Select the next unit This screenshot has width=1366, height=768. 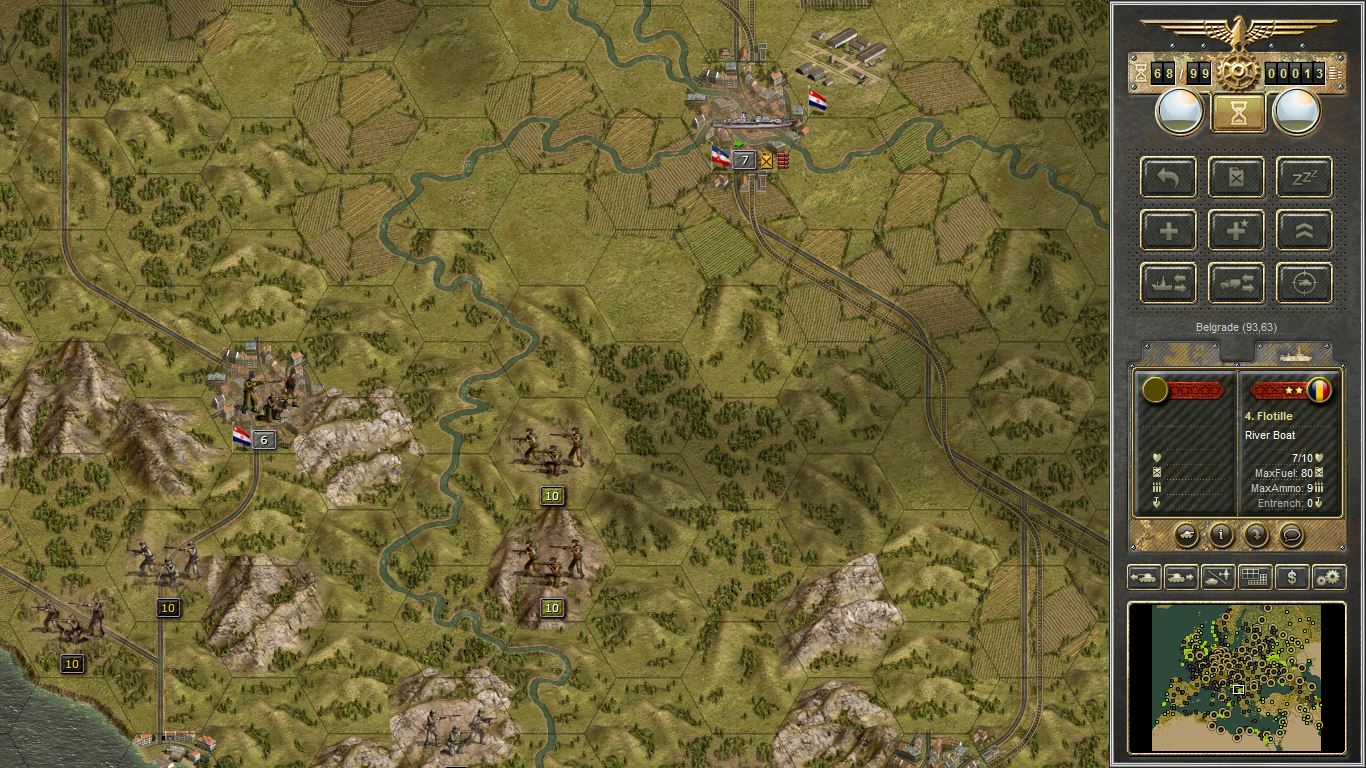(x=1180, y=577)
